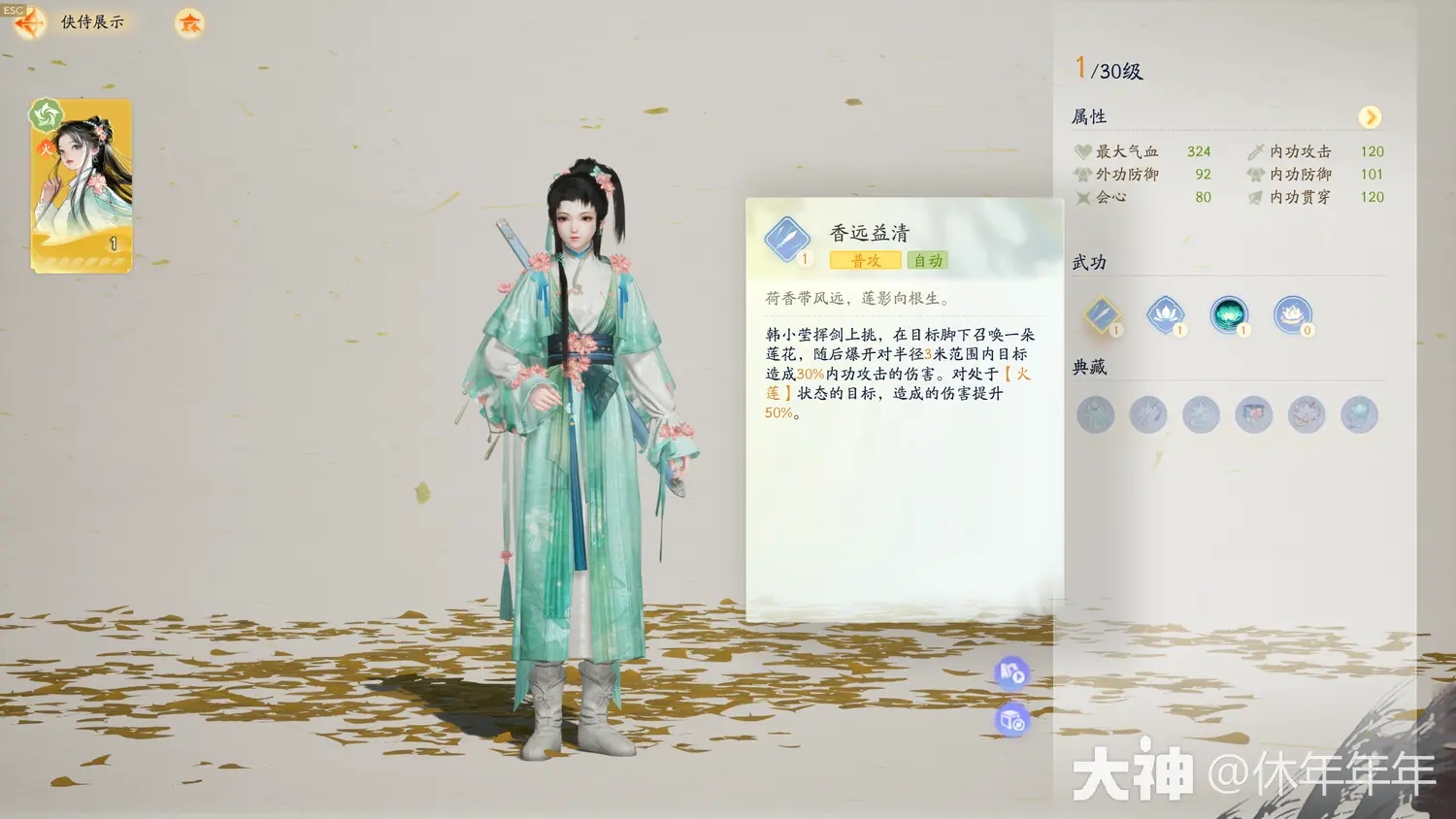Open the first 典藏 collection icon

pyautogui.click(x=1095, y=414)
